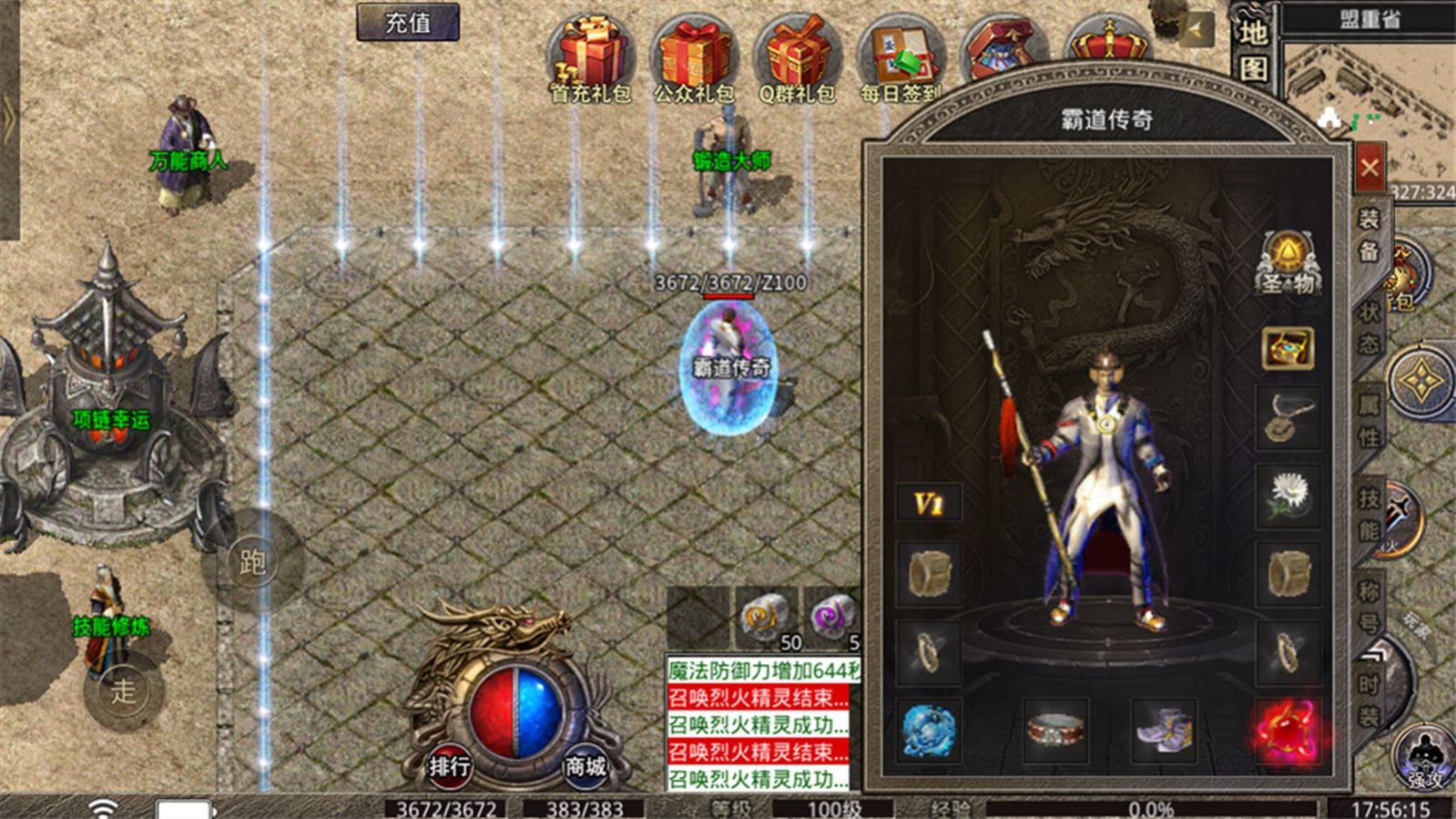This screenshot has height=819, width=1456.
Task: Open the 充值 recharge screen
Action: coord(406,23)
